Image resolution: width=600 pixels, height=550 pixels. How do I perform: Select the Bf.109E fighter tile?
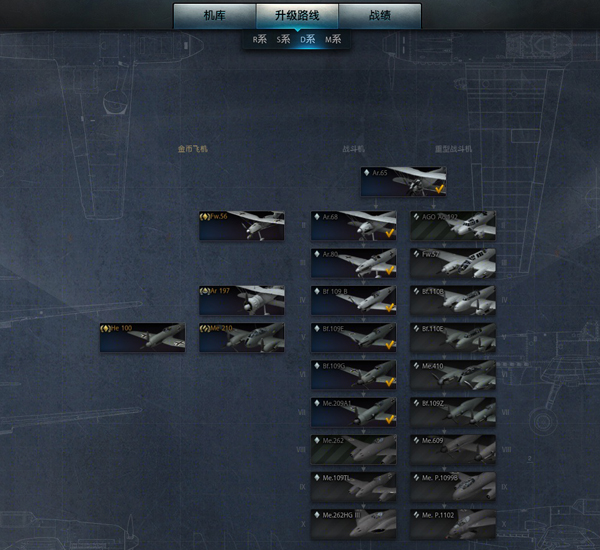pyautogui.click(x=353, y=337)
